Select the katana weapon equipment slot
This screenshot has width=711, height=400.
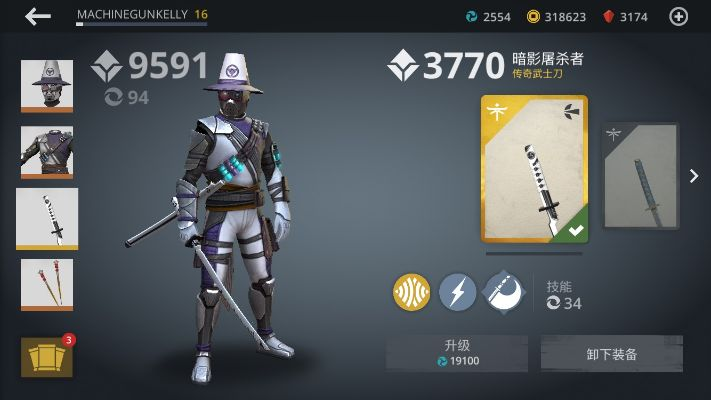tap(47, 218)
